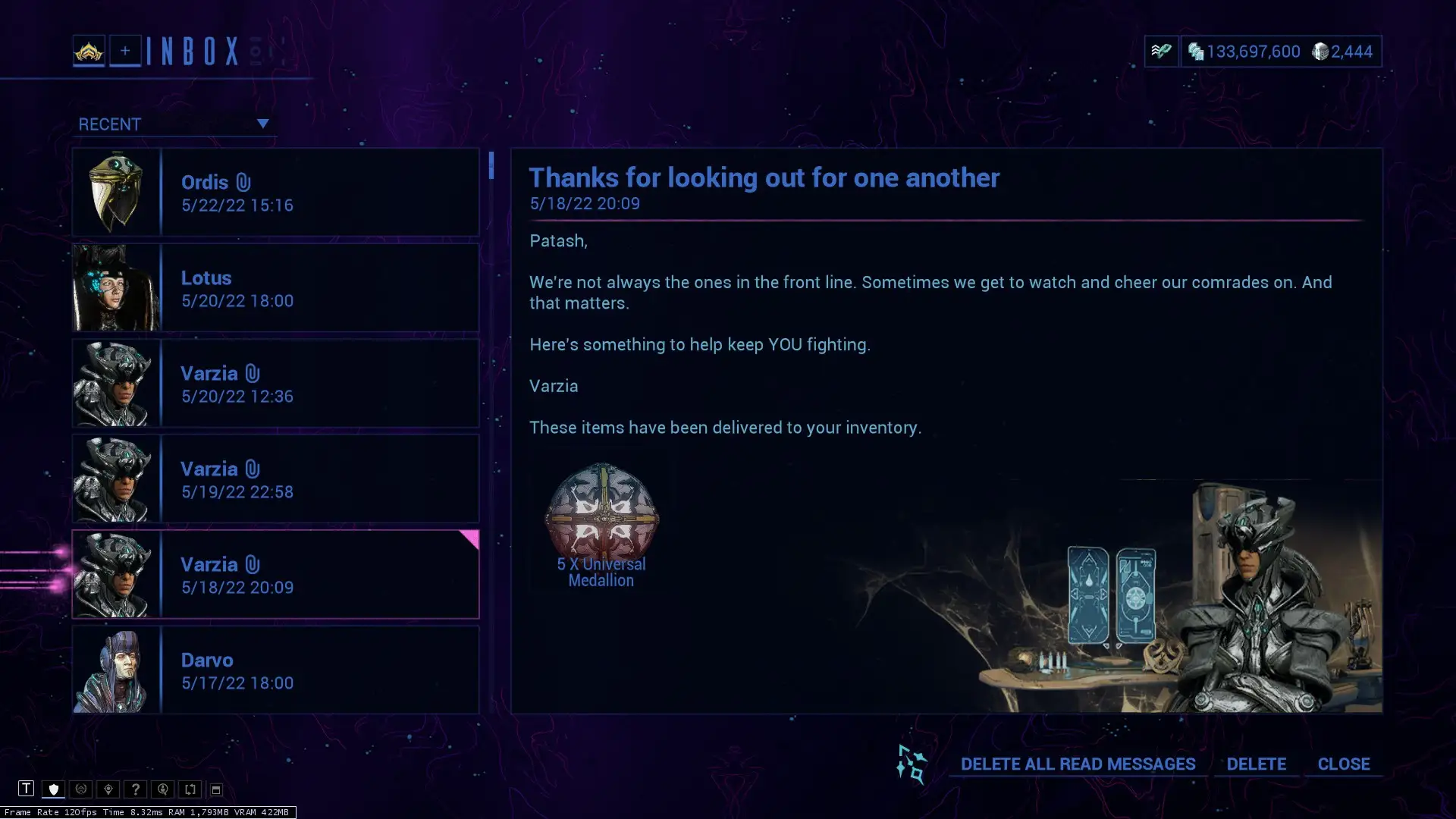The height and width of the screenshot is (819, 1456).
Task: Click the minimize chat window icon
Action: coord(216,789)
